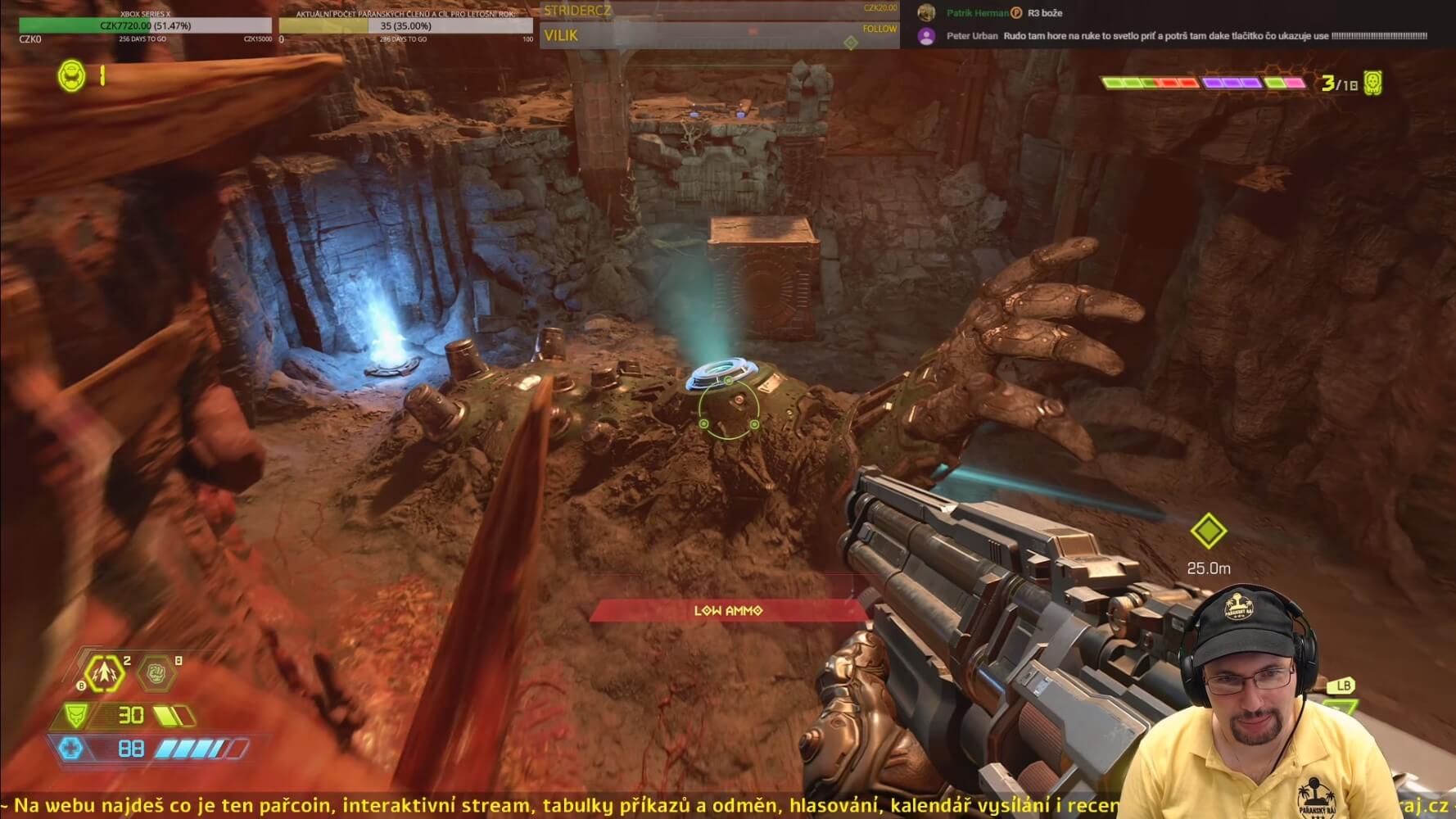Click the green armor shield icon
Viewport: 1456px width, 819px height.
(76, 715)
